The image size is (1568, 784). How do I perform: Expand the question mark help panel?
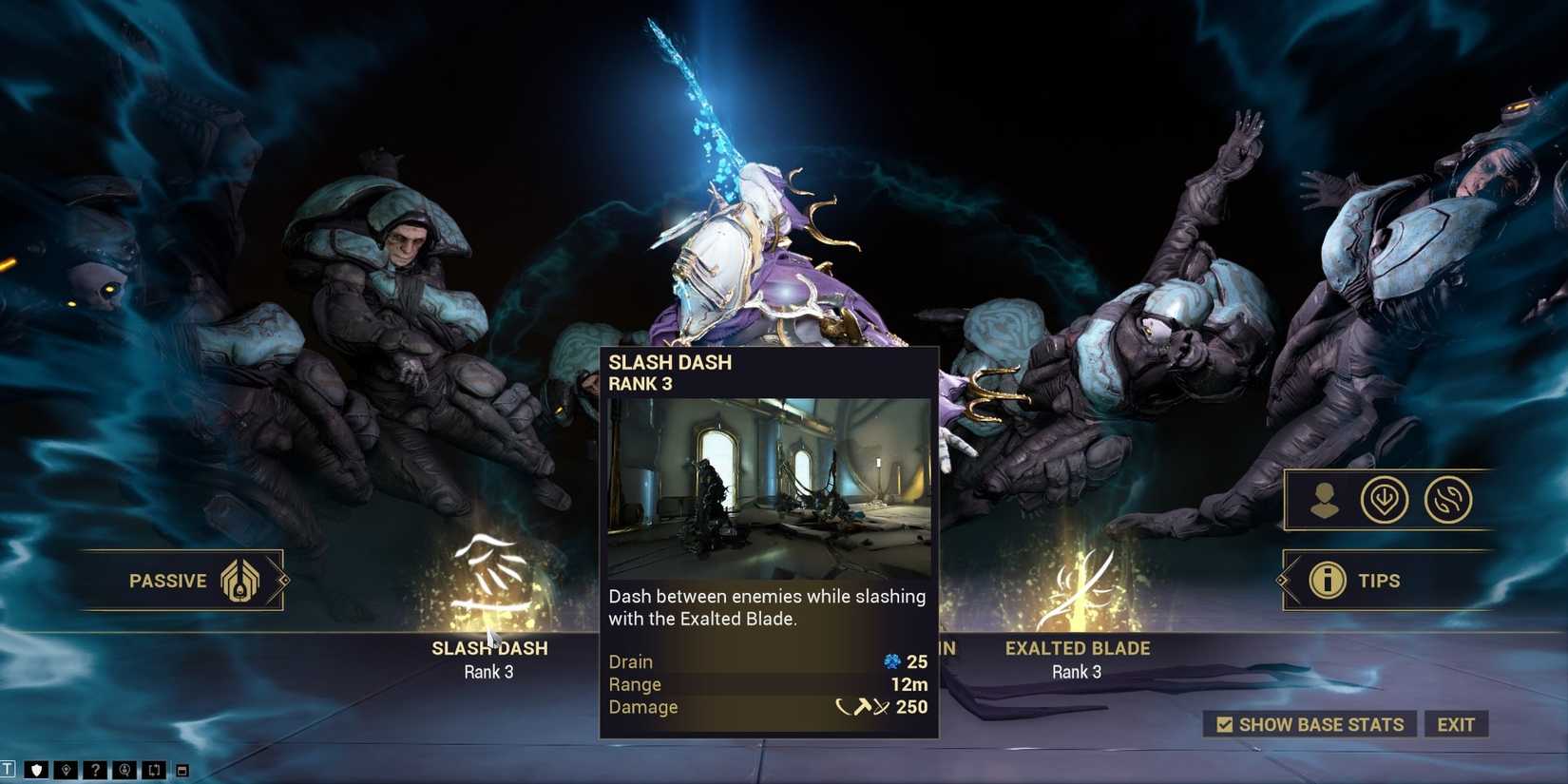tap(95, 770)
